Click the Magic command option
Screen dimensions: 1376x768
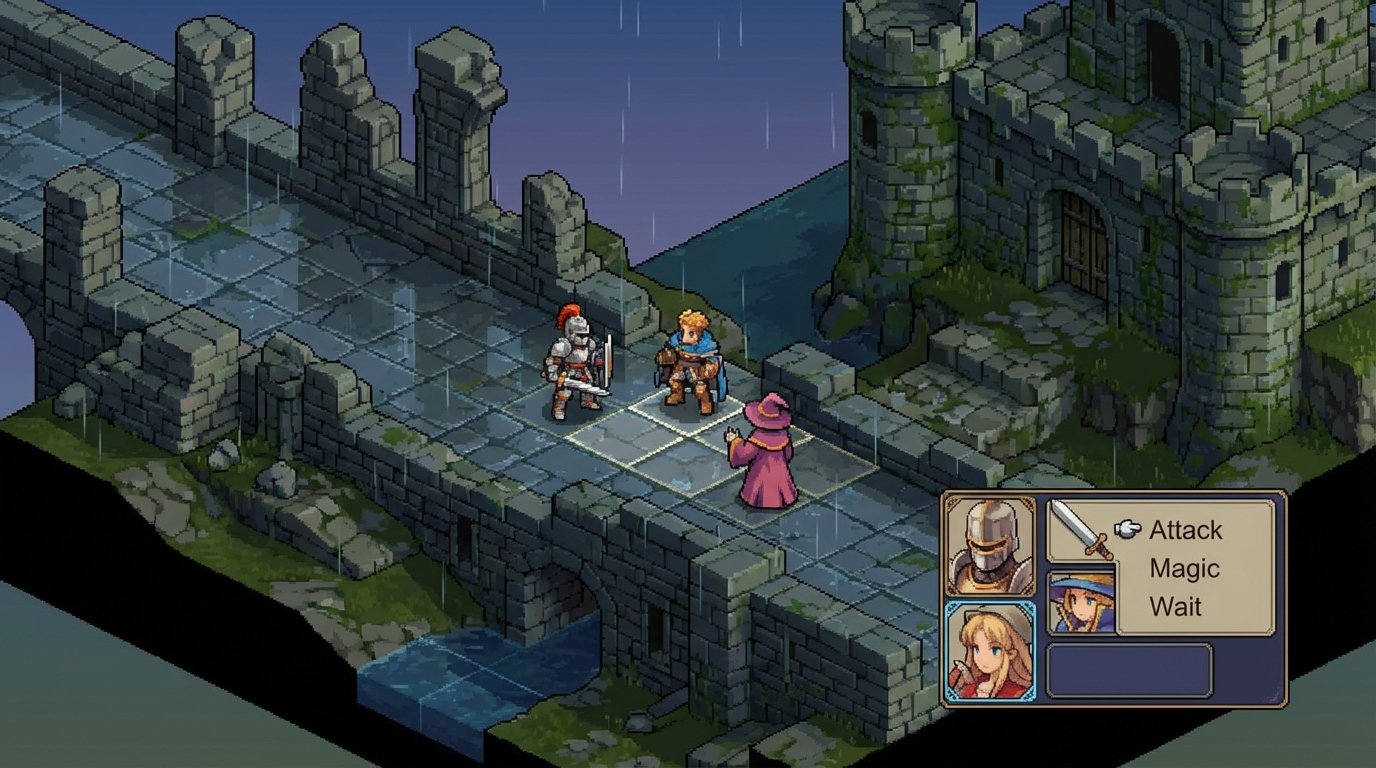(x=1183, y=568)
